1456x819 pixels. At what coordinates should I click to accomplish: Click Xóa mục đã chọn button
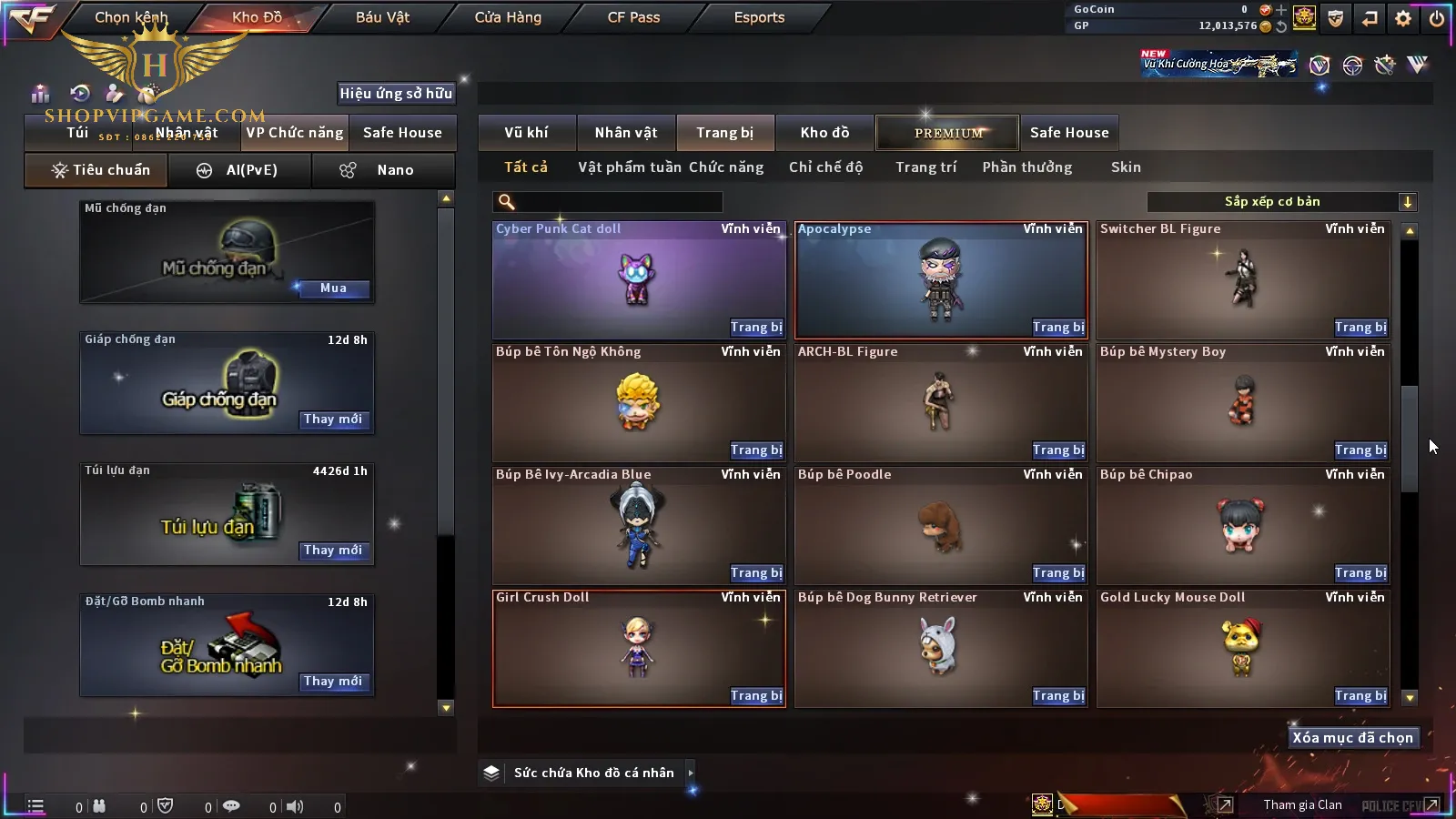point(1352,738)
